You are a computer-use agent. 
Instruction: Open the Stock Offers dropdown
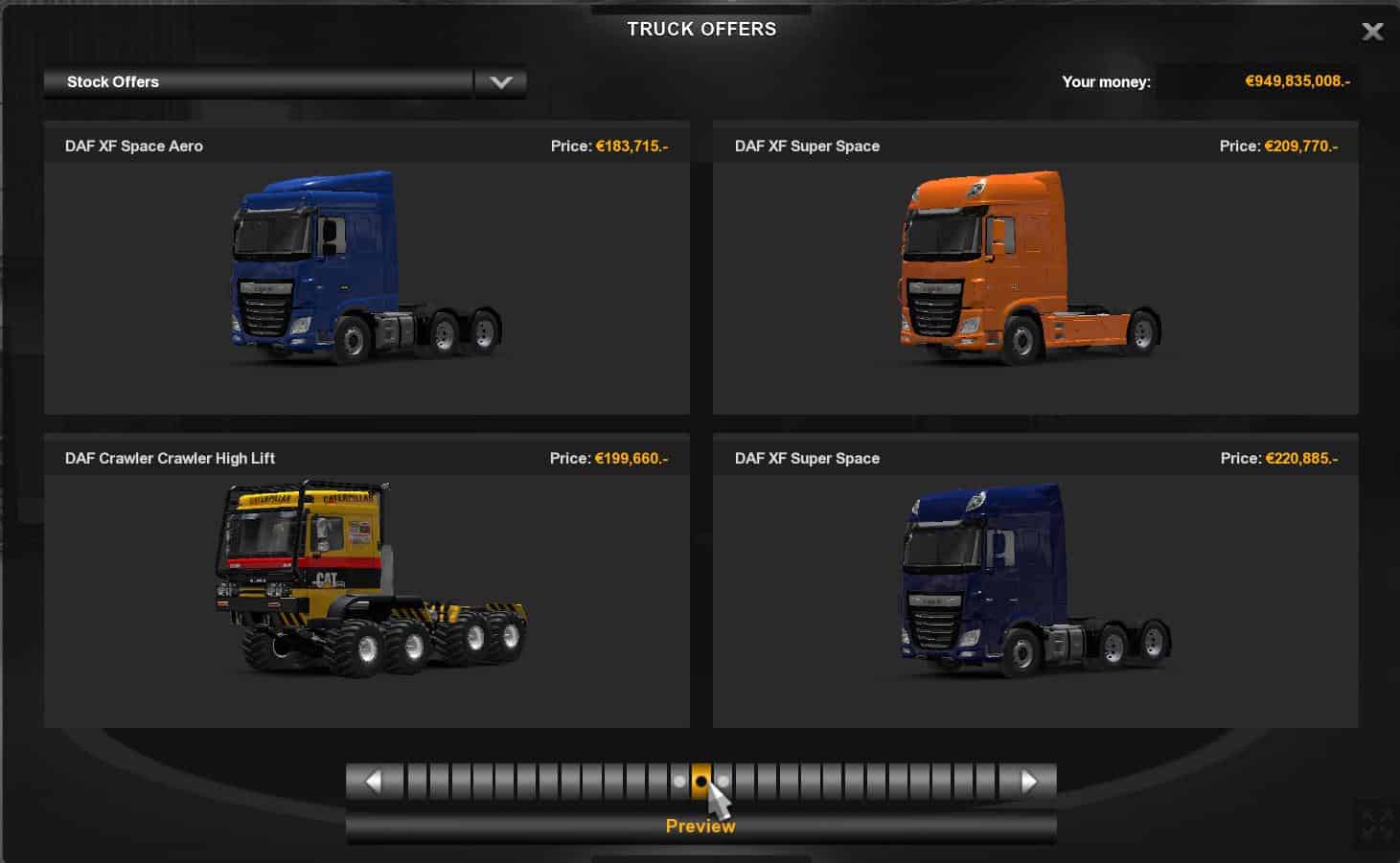[x=500, y=82]
